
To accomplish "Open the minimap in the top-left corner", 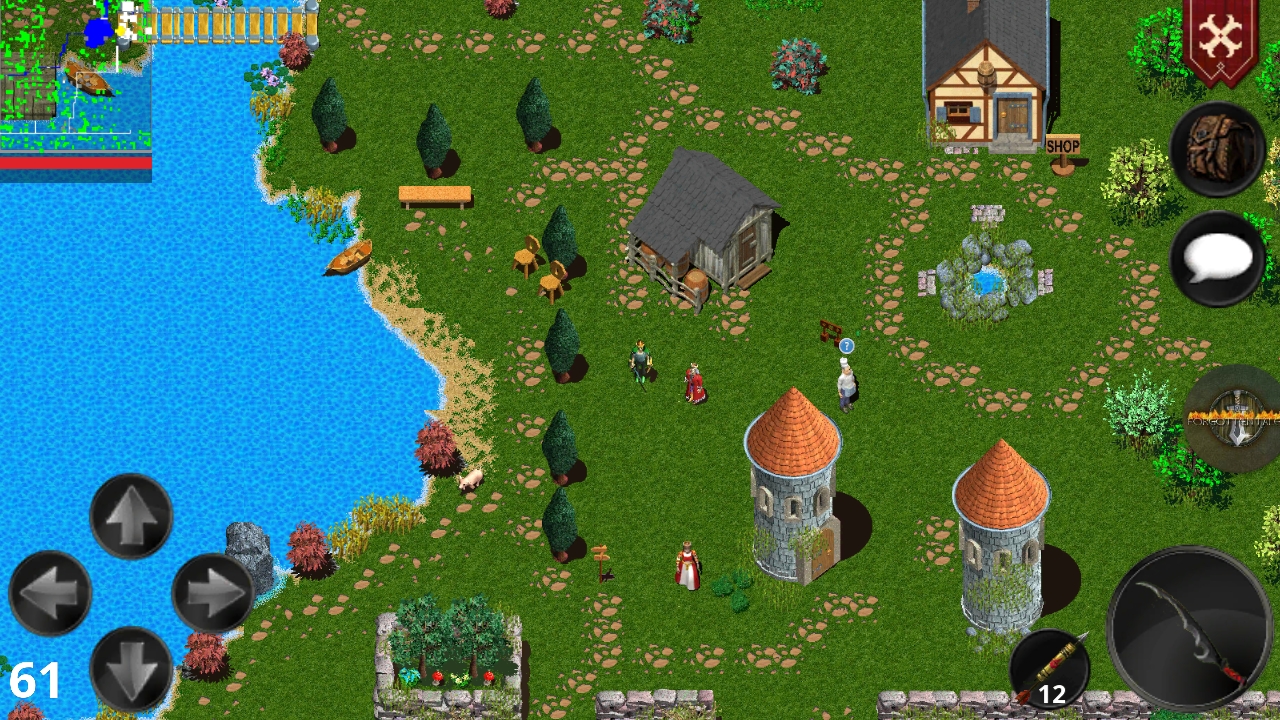I will pyautogui.click(x=75, y=75).
